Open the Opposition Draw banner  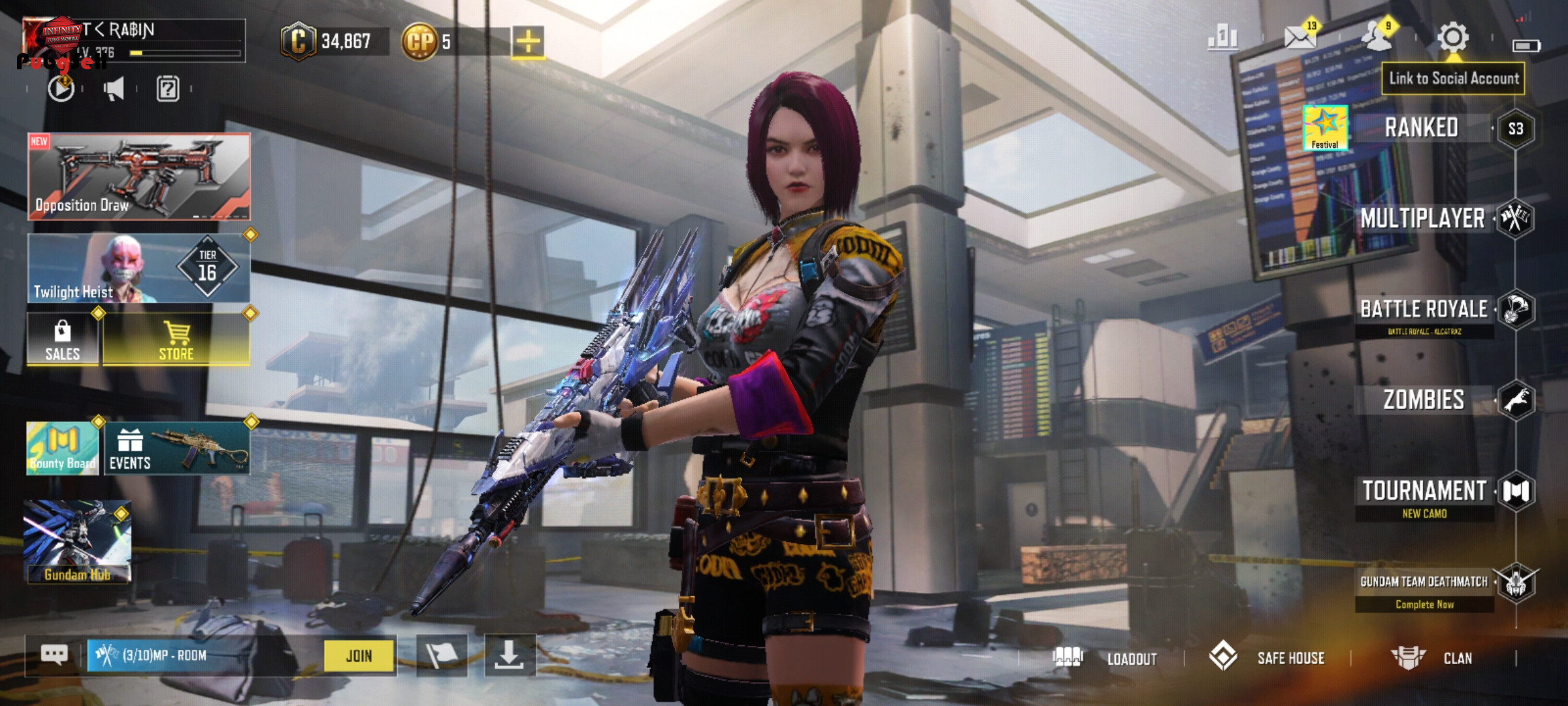click(139, 176)
